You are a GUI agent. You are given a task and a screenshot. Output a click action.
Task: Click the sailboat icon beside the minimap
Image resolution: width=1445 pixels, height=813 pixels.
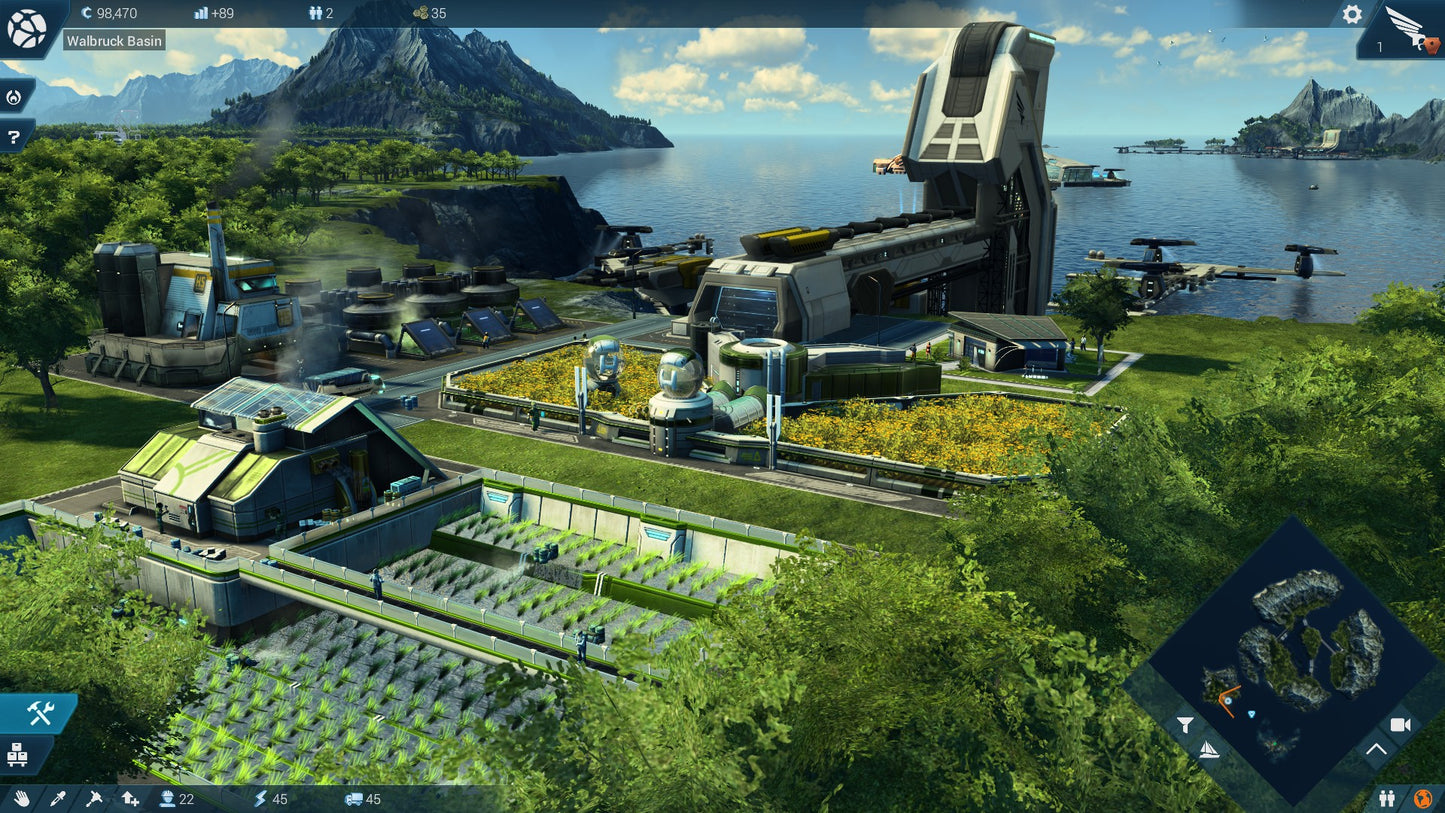1210,751
